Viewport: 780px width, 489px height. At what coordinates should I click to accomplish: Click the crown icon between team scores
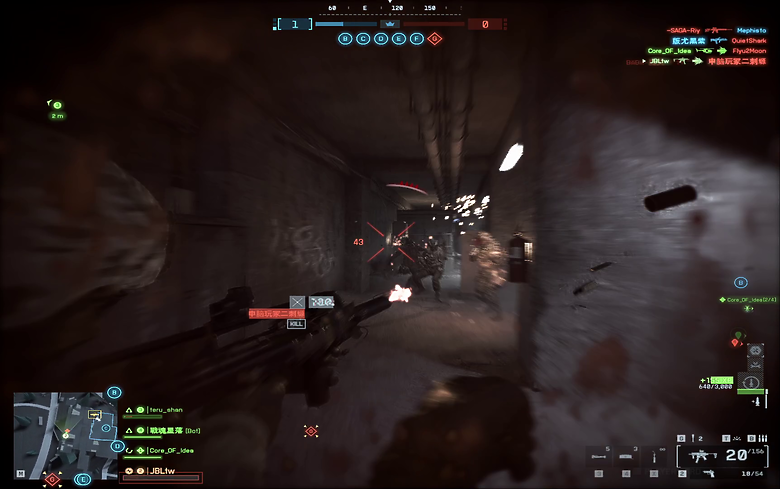[x=390, y=24]
